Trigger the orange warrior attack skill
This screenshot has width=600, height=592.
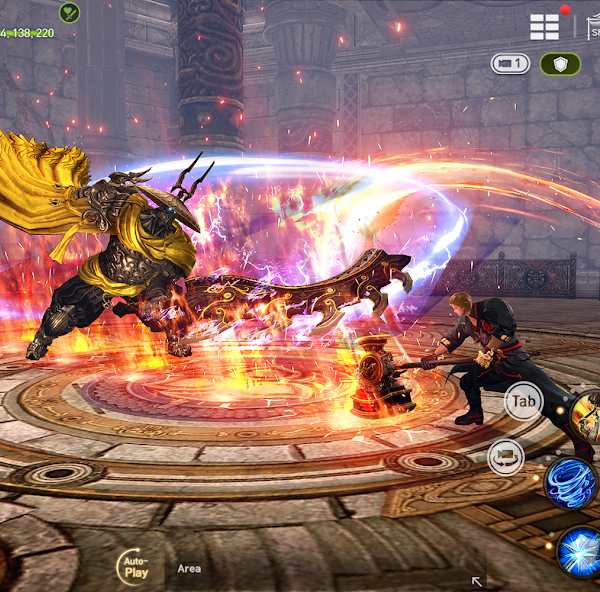pyautogui.click(x=586, y=414)
